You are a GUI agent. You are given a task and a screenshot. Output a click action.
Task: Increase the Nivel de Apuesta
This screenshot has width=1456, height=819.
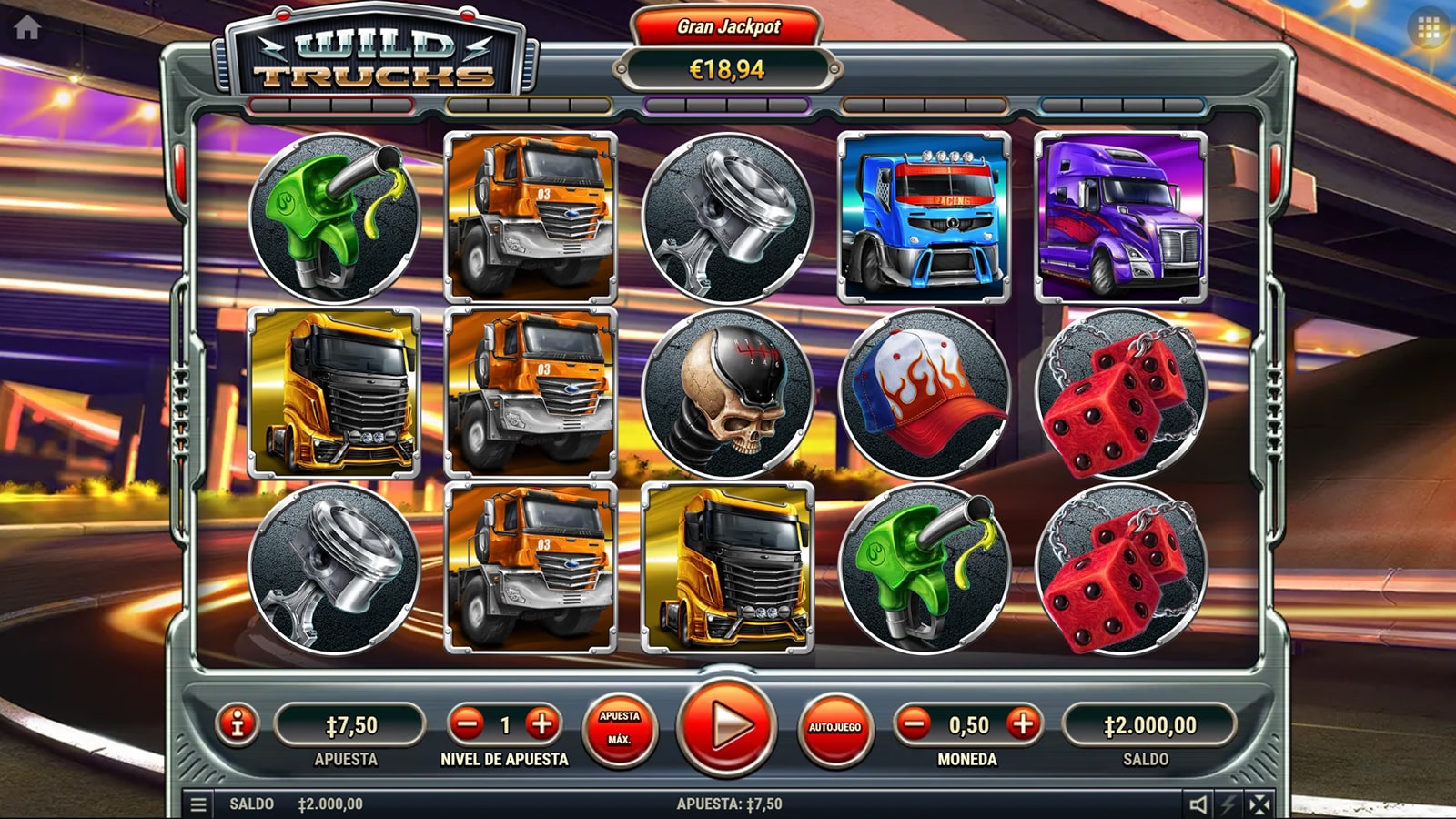pos(542,724)
